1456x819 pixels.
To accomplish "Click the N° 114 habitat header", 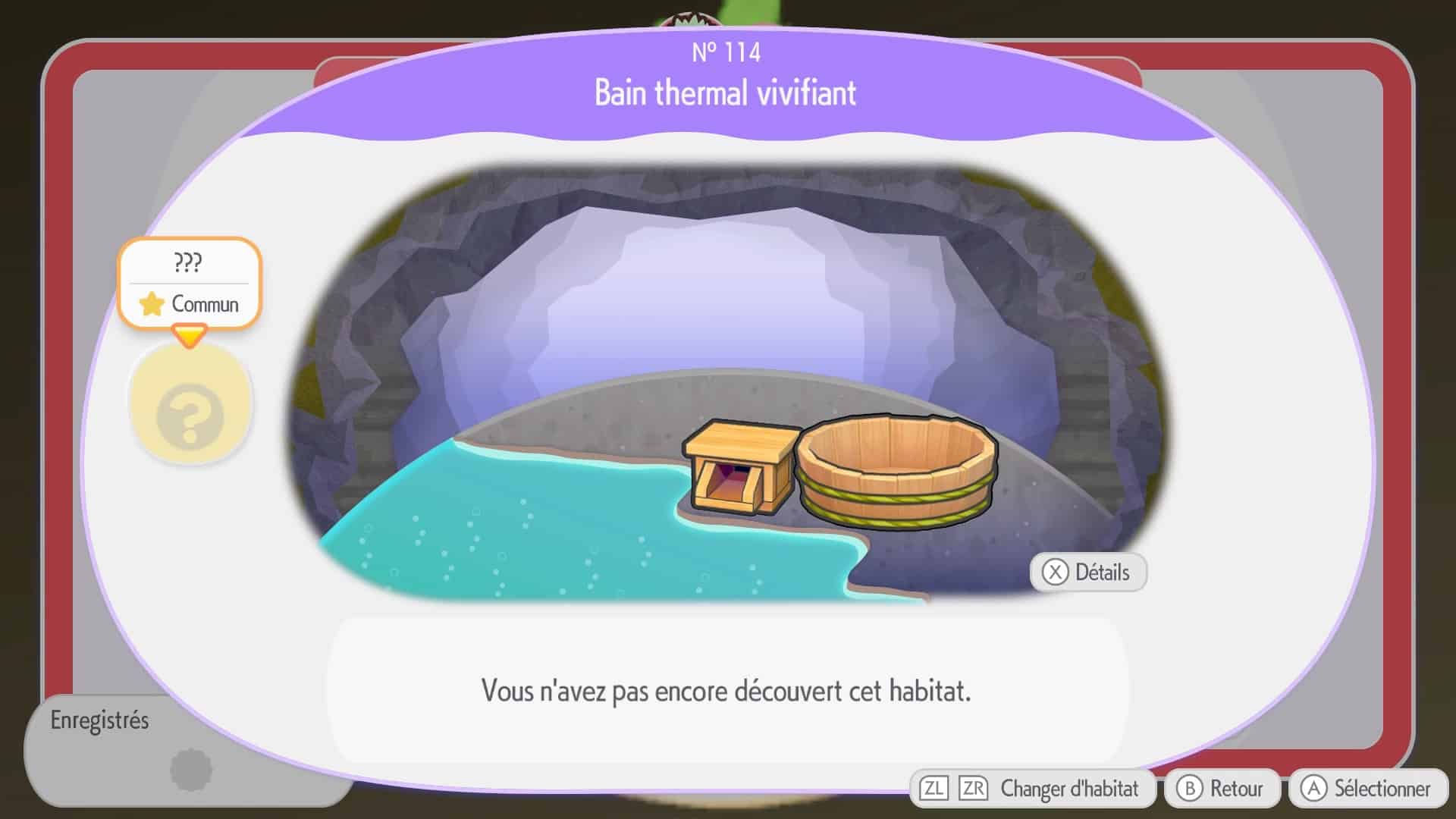I will (x=725, y=53).
